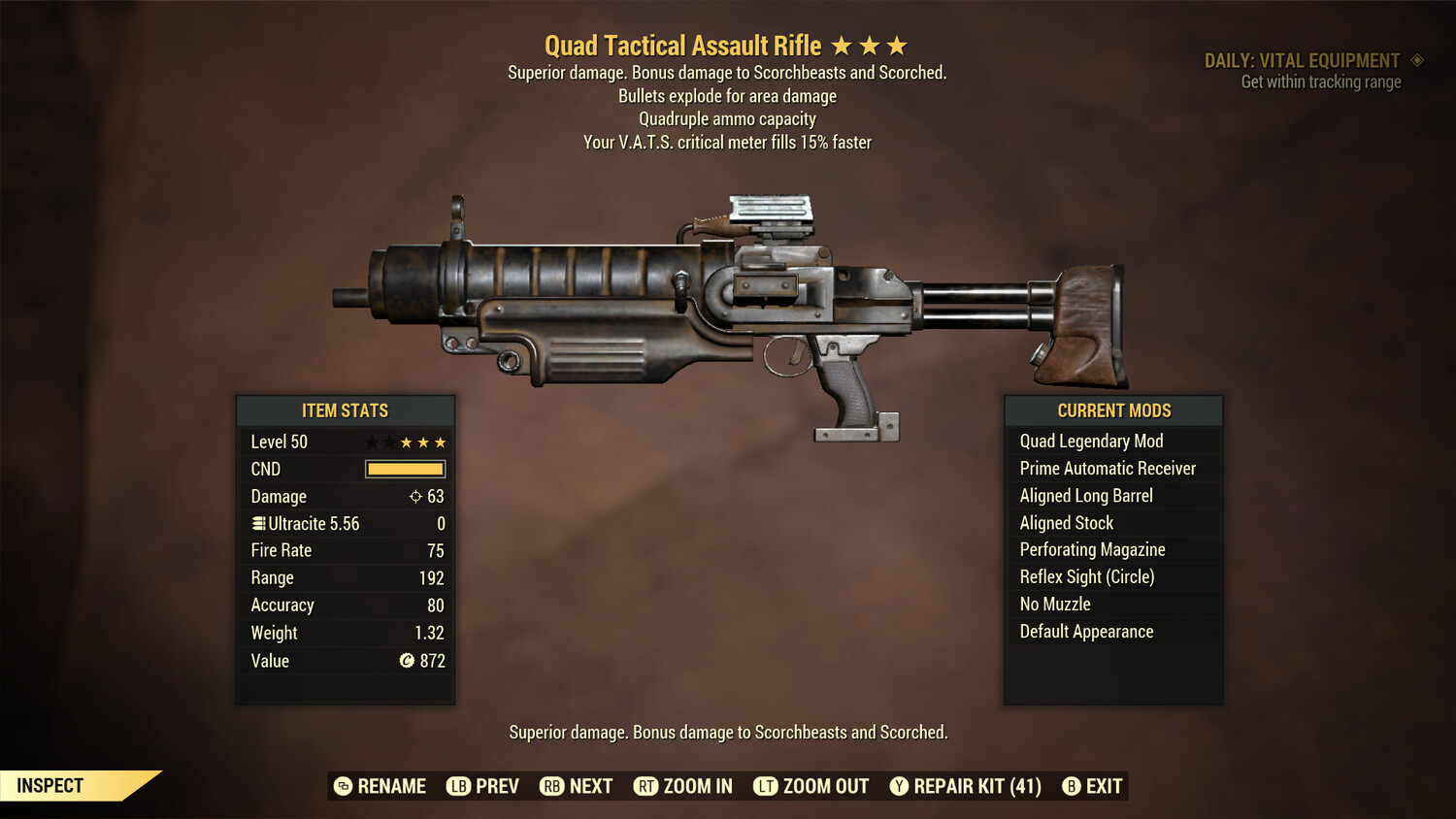Click the diamond marker beside Daily: Vital Equipment

tap(1417, 60)
